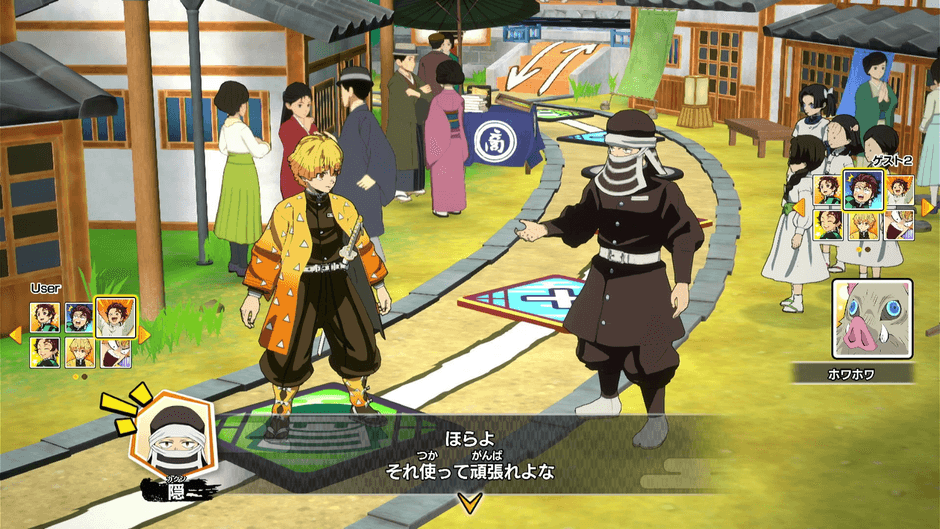Click the User panel's left page arrow
The image size is (940, 529).
click(14, 335)
